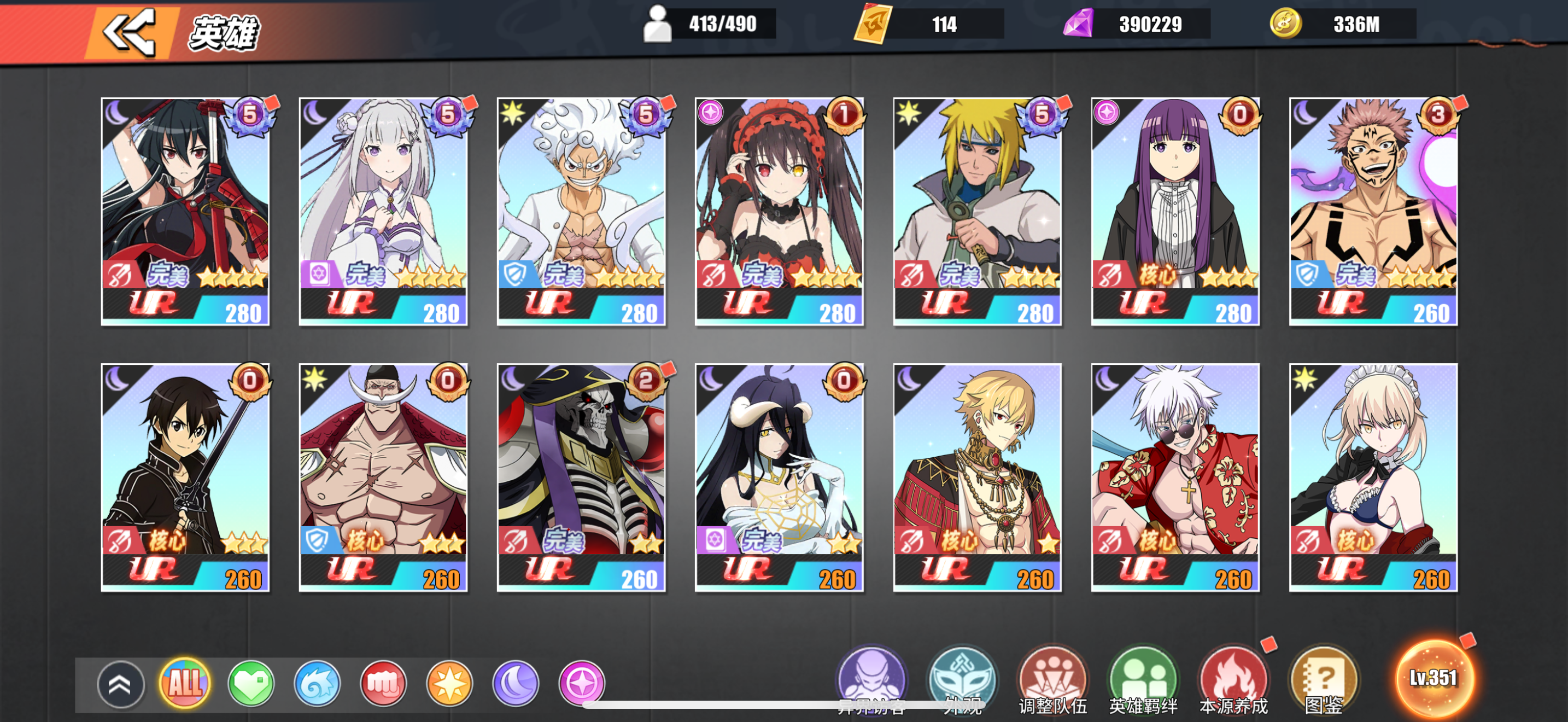The width and height of the screenshot is (1568, 722).
Task: Go back using the double-arrow button
Action: (129, 32)
